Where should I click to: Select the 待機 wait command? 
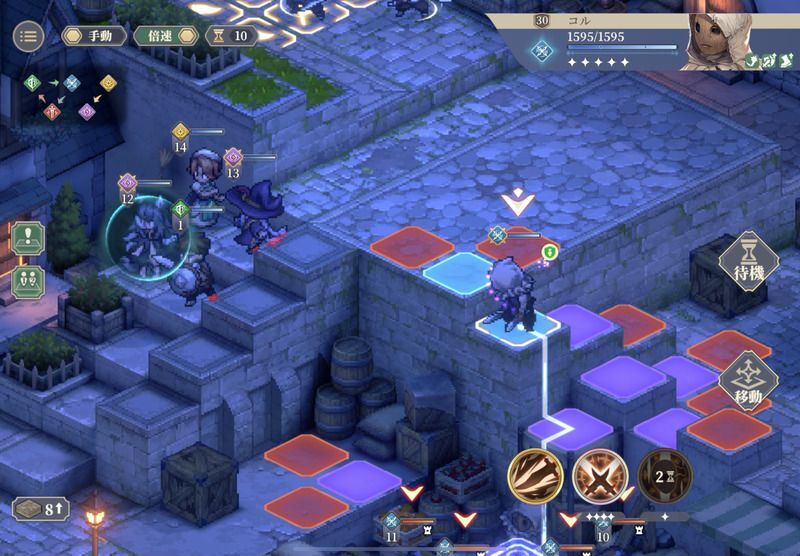pos(748,262)
